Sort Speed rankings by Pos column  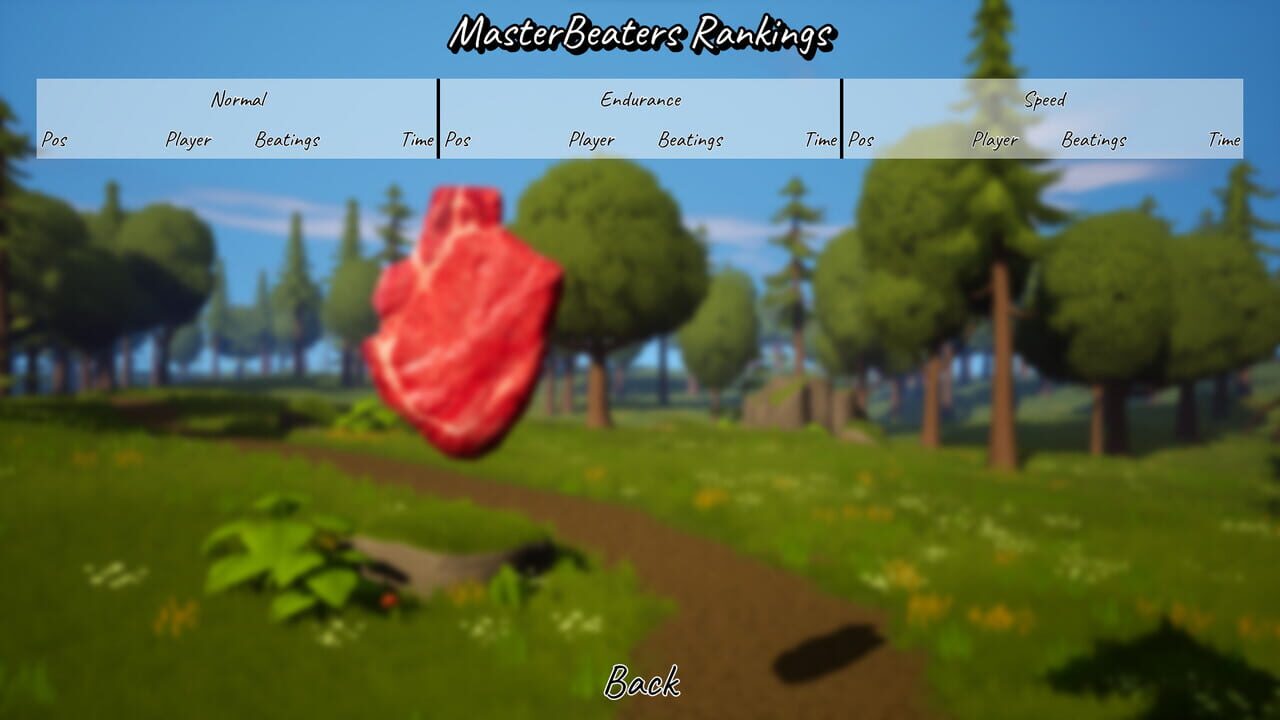point(860,141)
